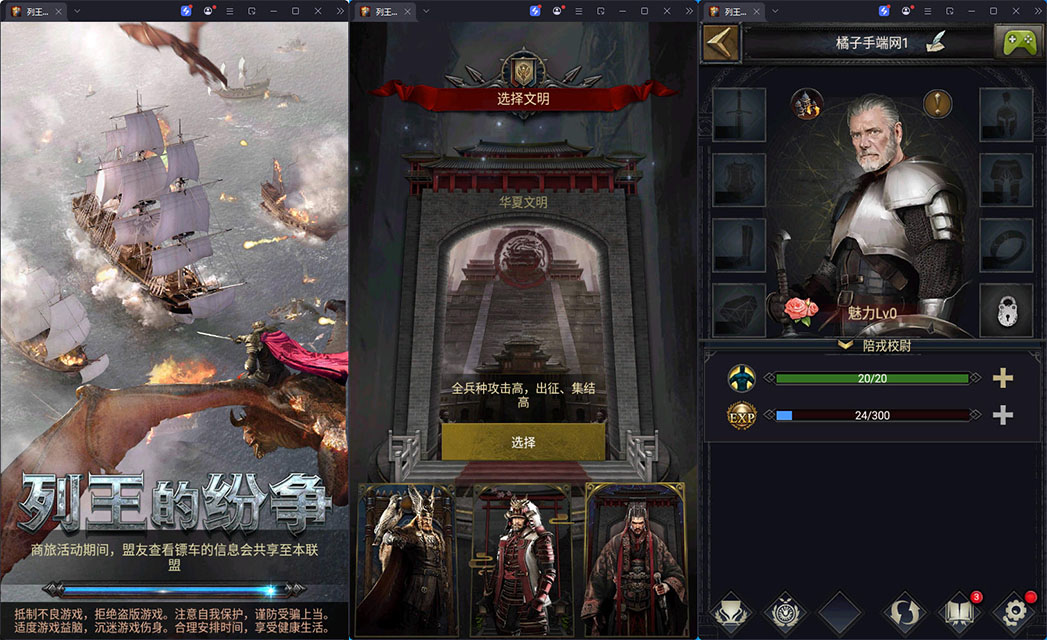Go back with the golden arrow button
The height and width of the screenshot is (640, 1047).
(x=720, y=43)
